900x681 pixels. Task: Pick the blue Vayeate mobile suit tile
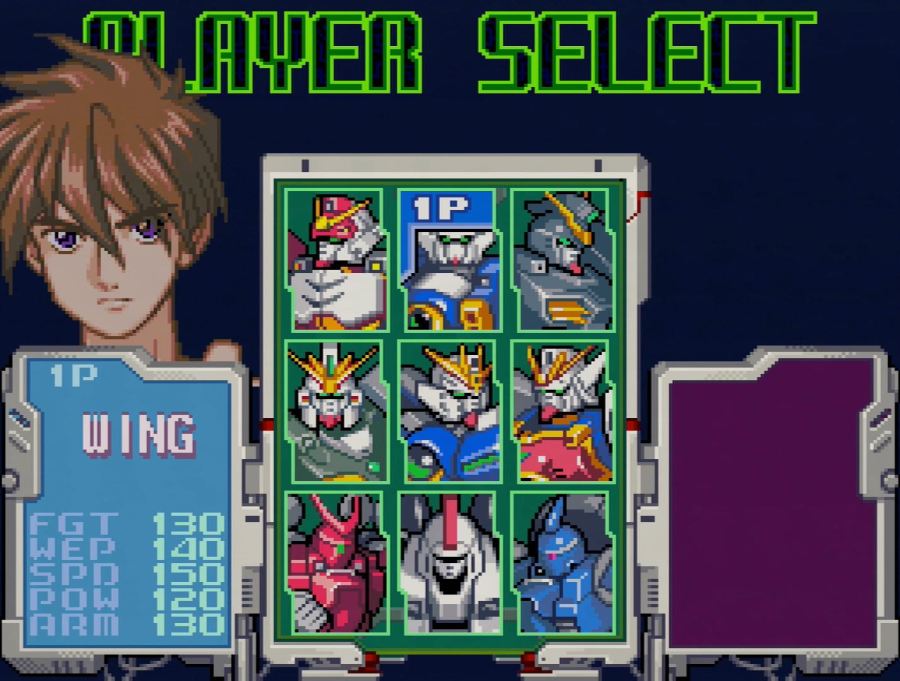pos(561,560)
